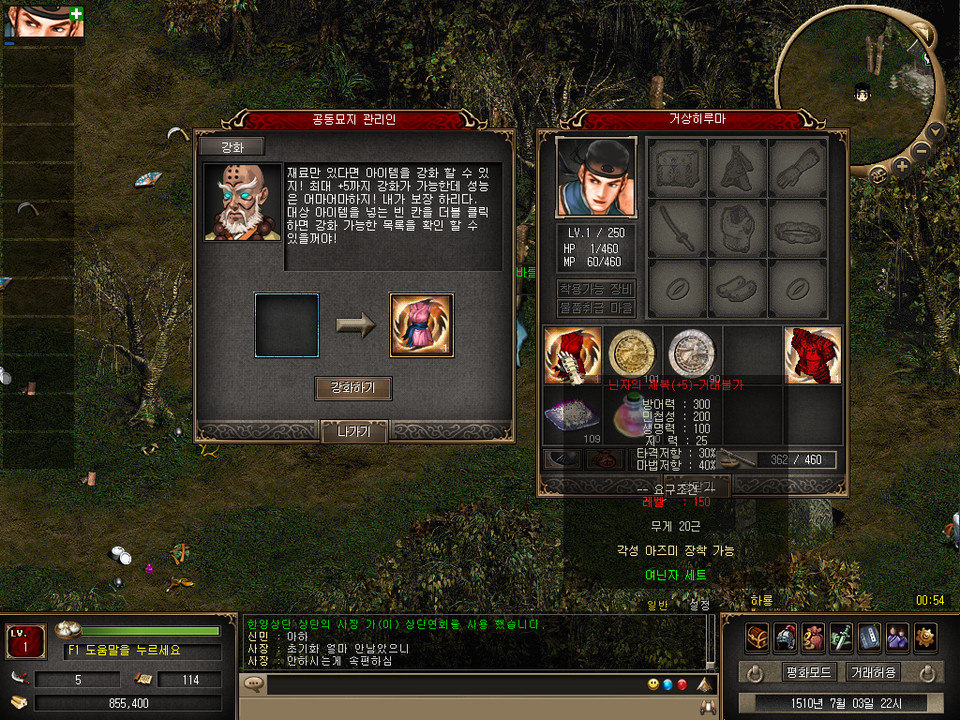Image resolution: width=960 pixels, height=720 pixels.
Task: Select the gold coin item in the inventory
Action: point(632,354)
